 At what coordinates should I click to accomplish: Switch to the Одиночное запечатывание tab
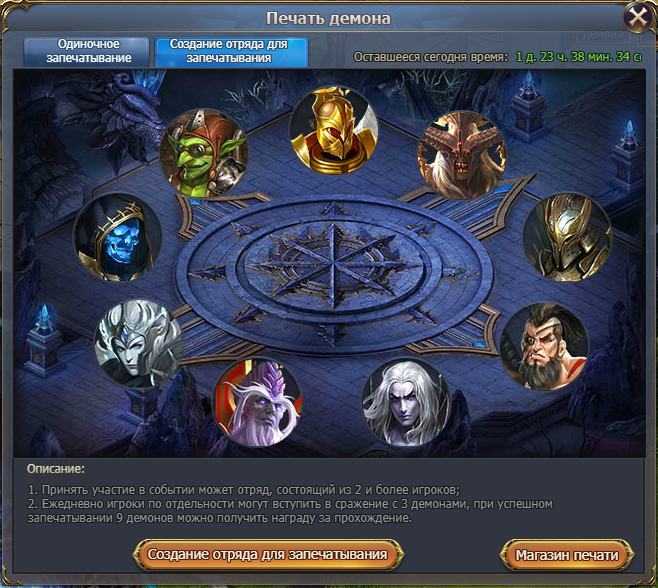pyautogui.click(x=89, y=51)
